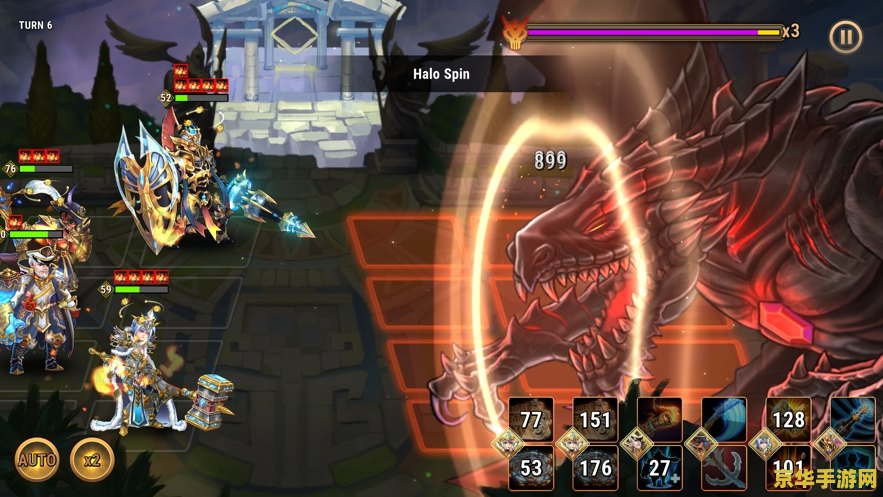This screenshot has height=497, width=883.
Task: Select the skill showing cooldown 77
Action: 531,419
